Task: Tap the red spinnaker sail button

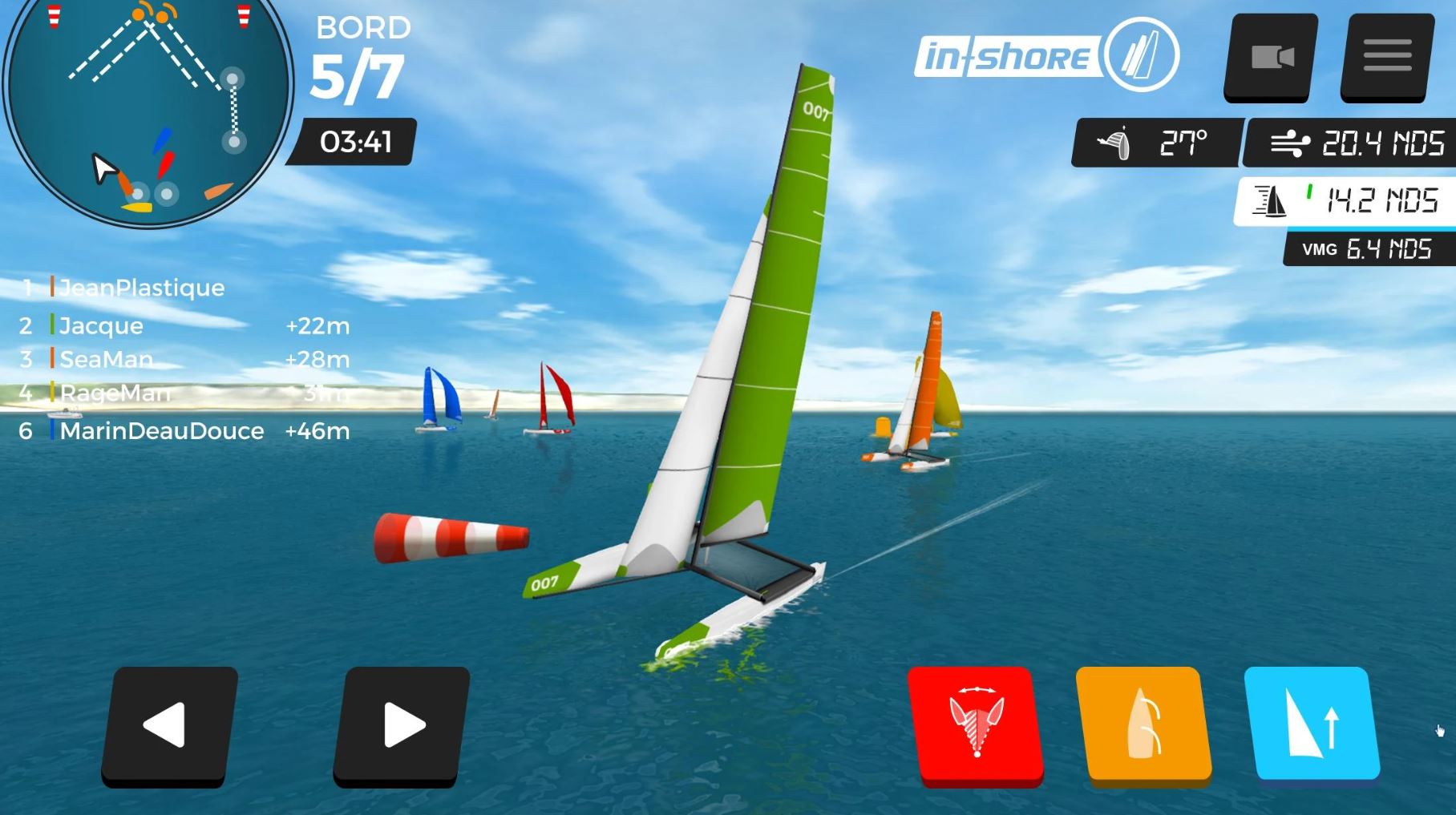Action: click(976, 724)
